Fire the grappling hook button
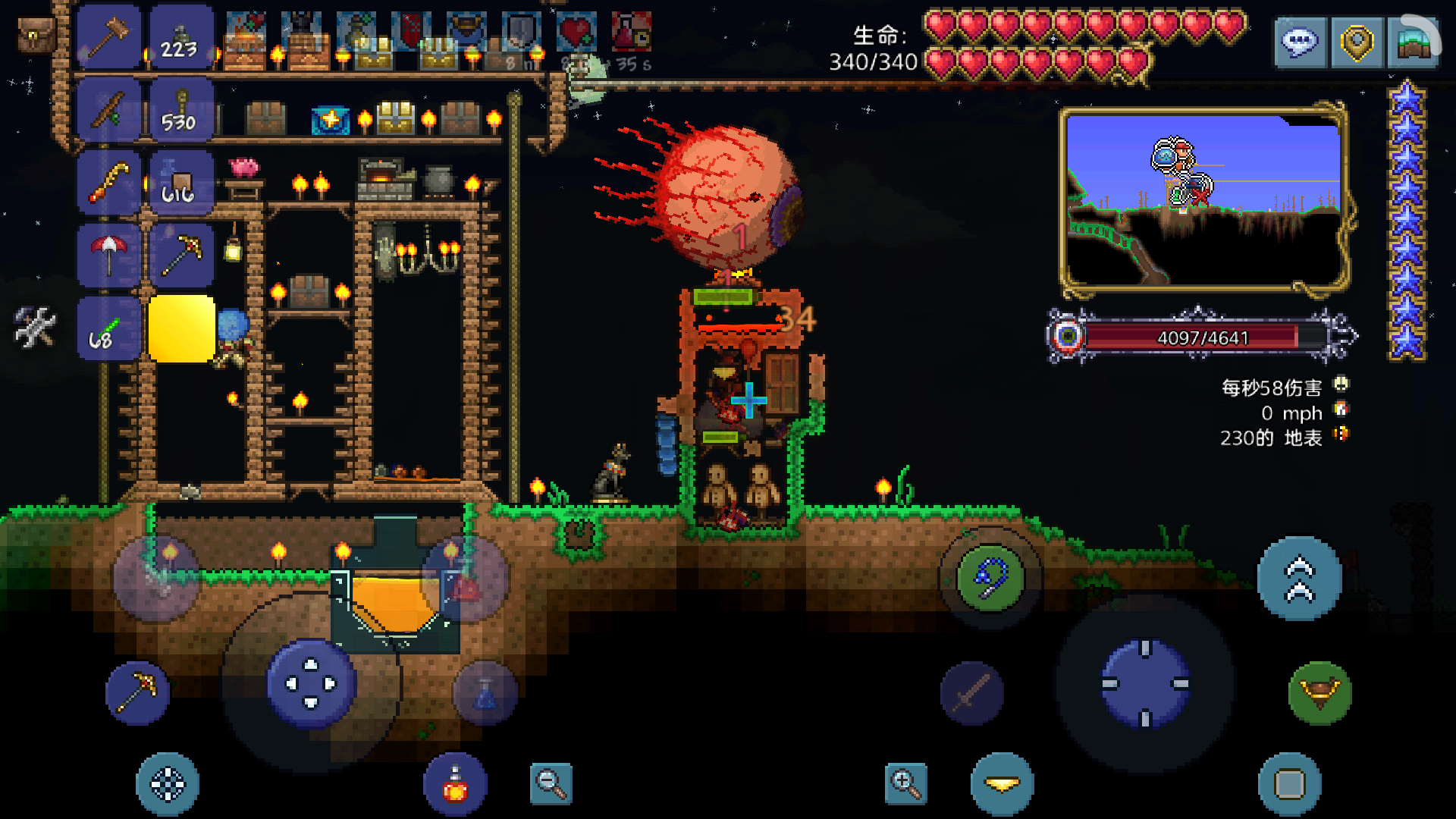 click(x=990, y=578)
